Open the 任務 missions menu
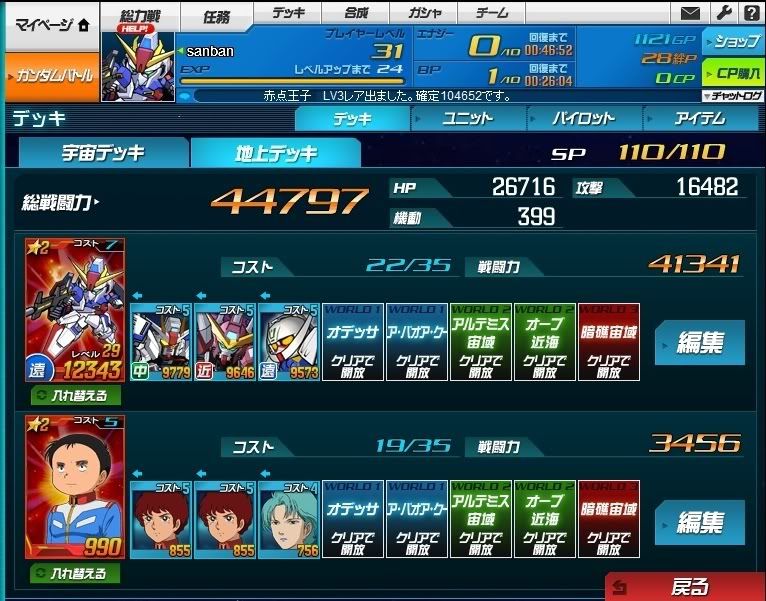The width and height of the screenshot is (766, 601). [x=217, y=15]
